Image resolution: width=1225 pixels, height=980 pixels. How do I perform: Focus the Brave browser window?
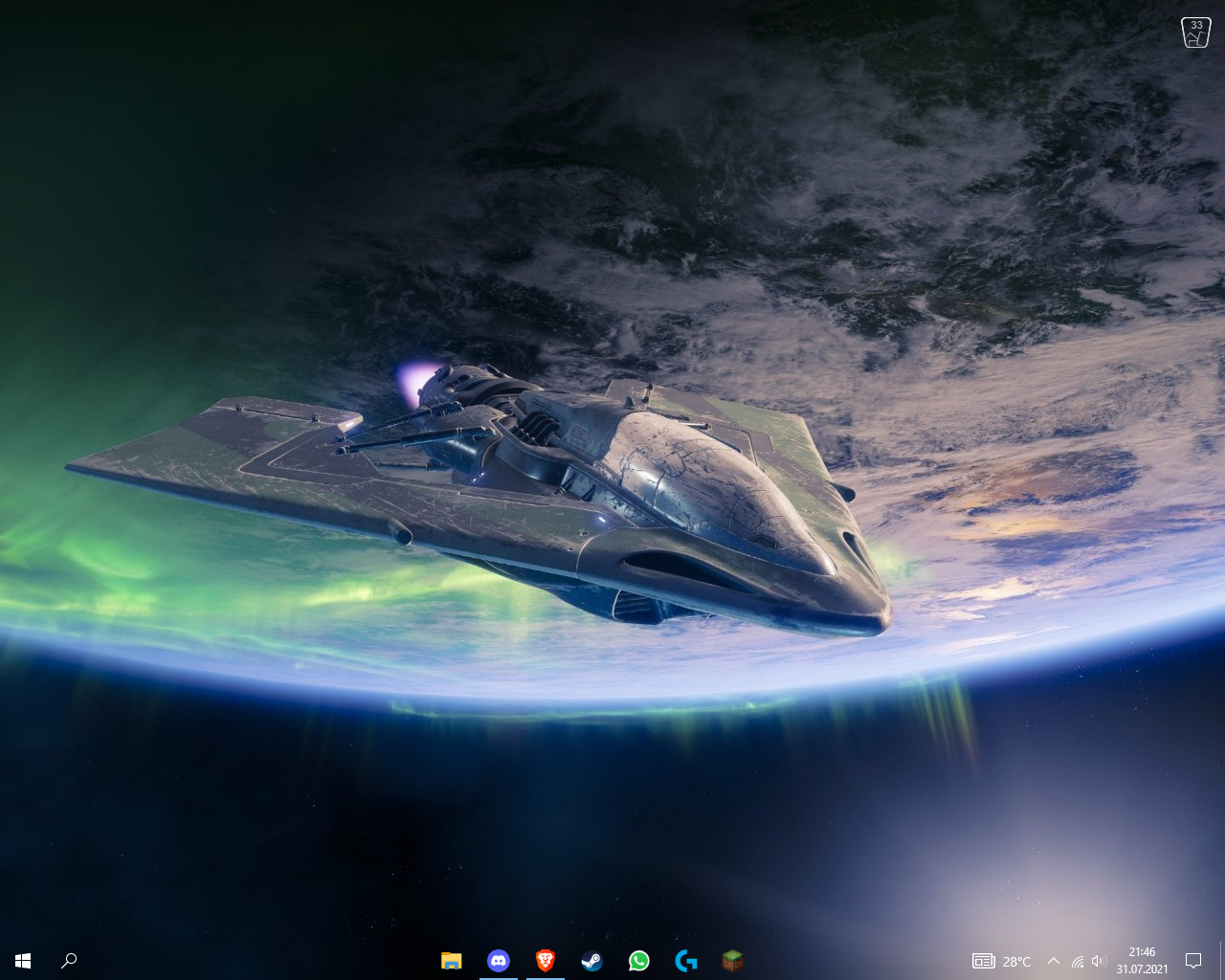545,961
